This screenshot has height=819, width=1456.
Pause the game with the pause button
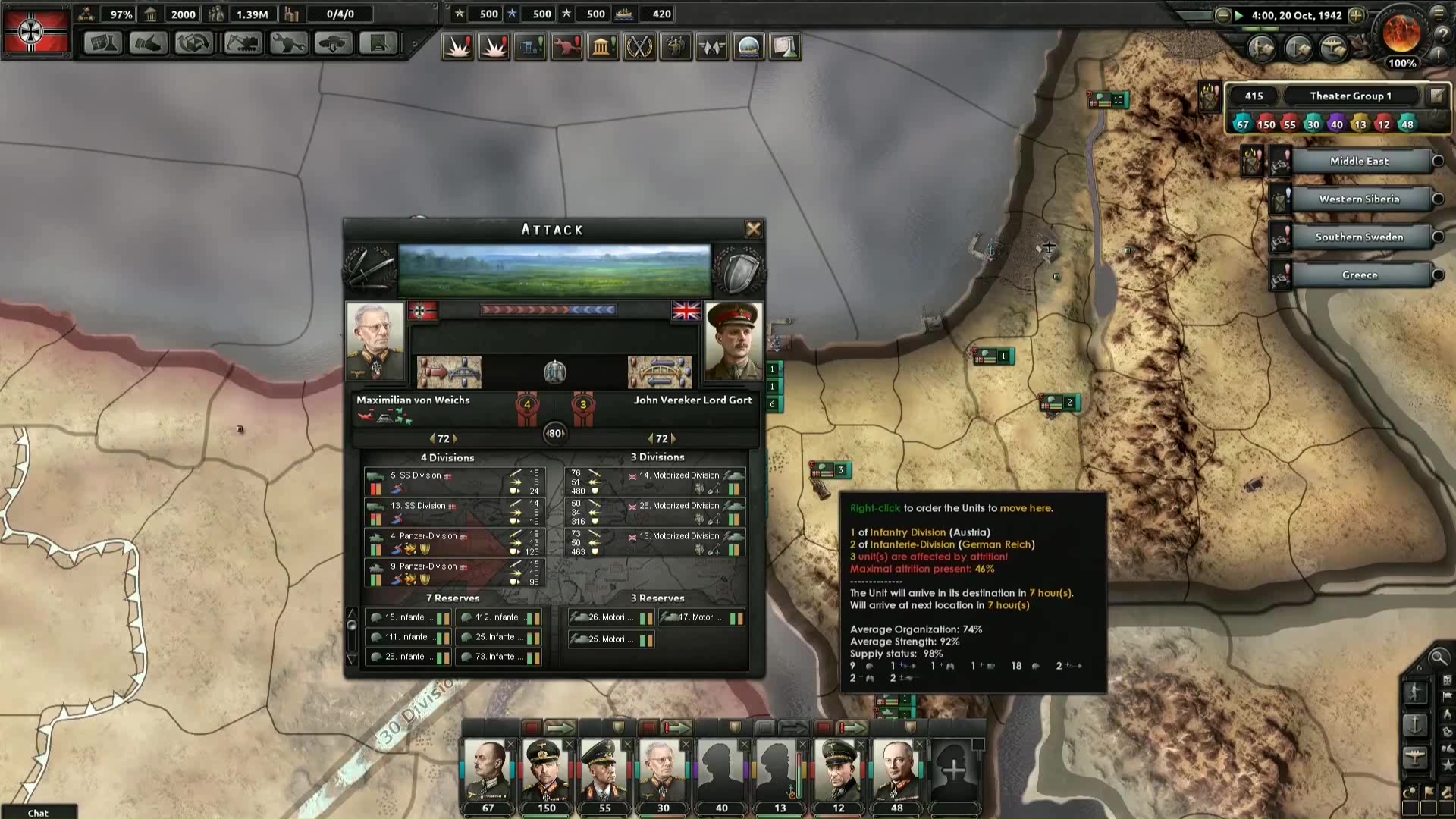(x=1239, y=14)
